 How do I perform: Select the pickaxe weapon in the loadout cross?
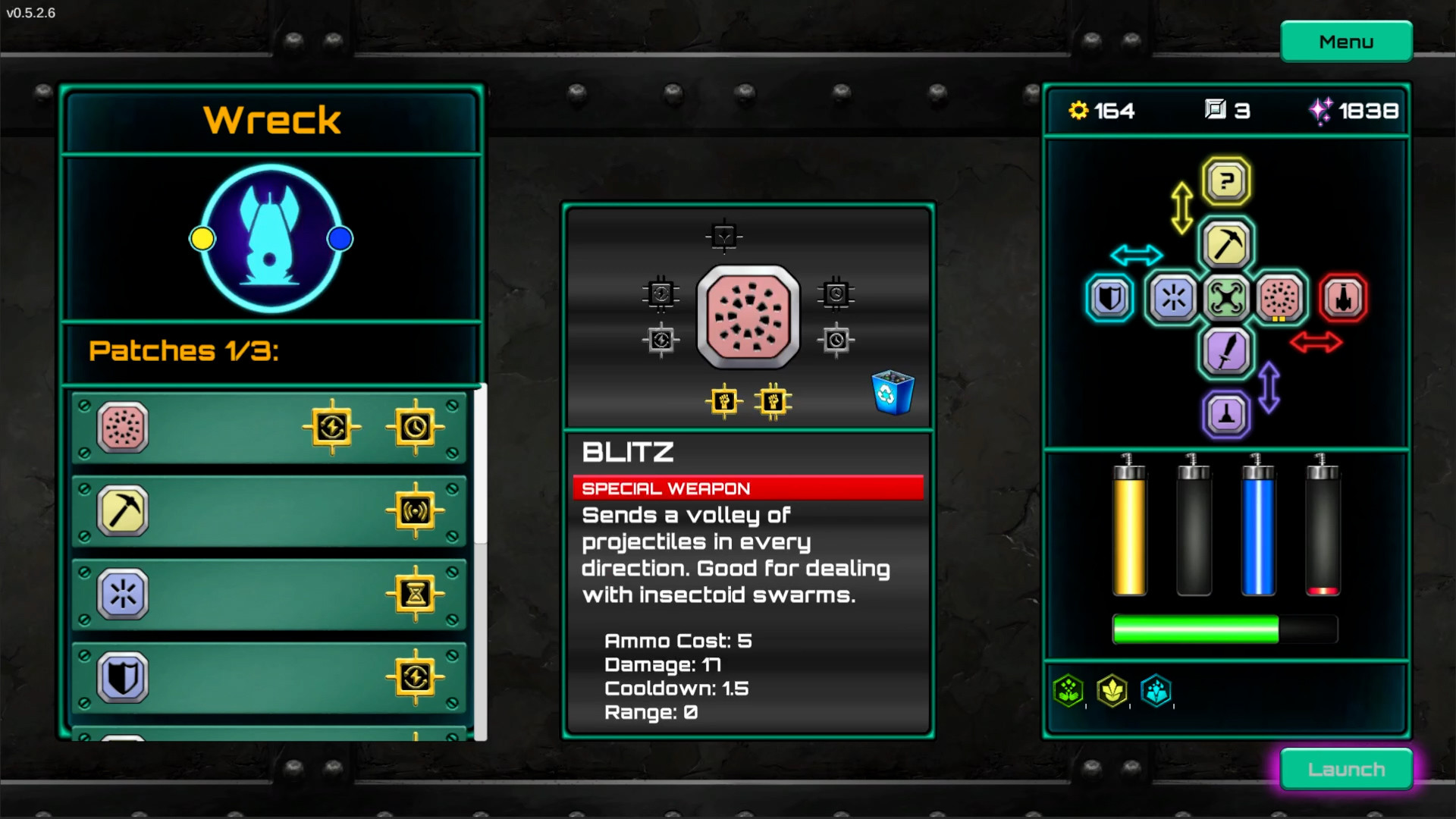[x=1225, y=244]
